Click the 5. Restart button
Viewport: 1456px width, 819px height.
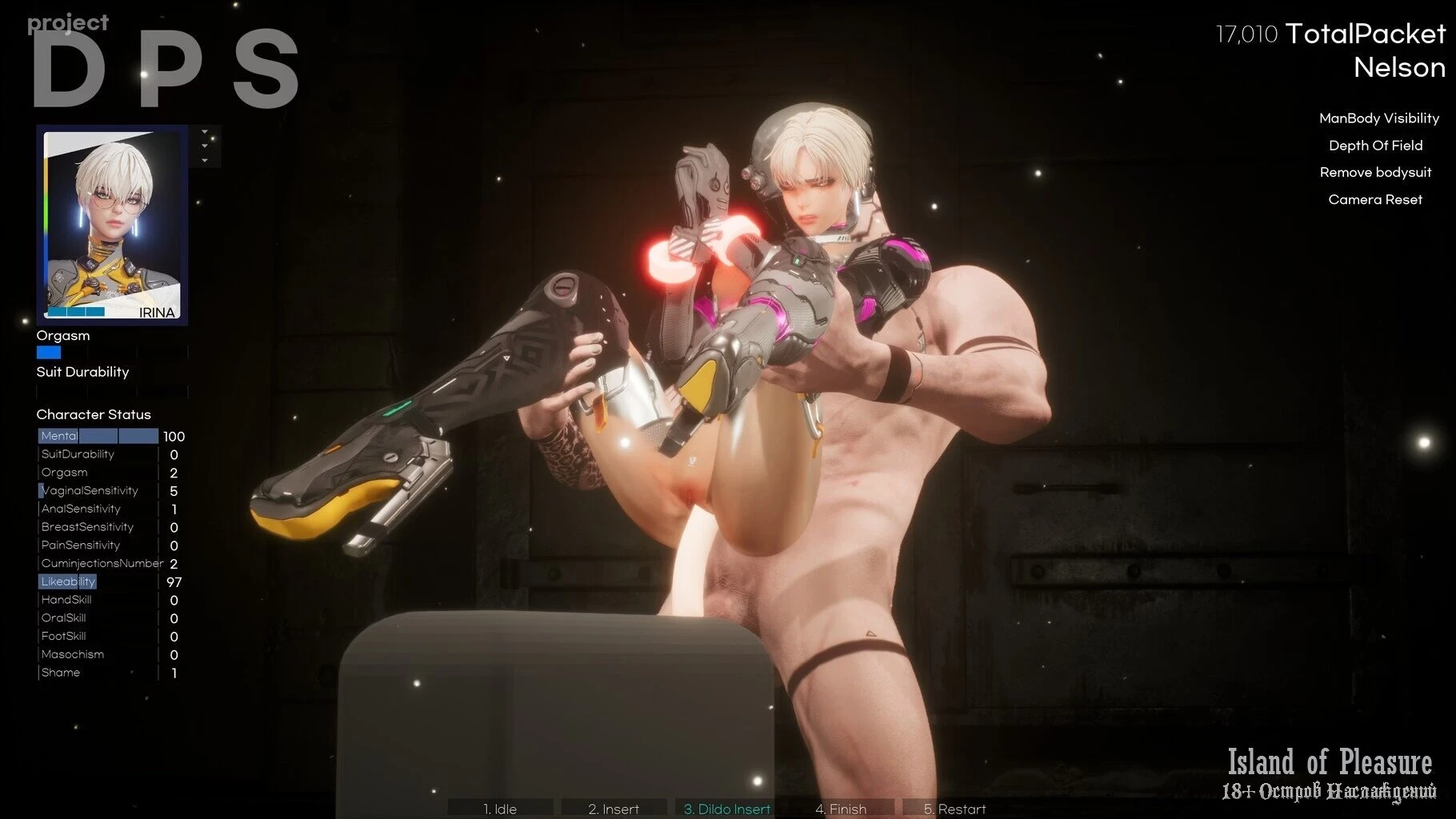point(954,809)
